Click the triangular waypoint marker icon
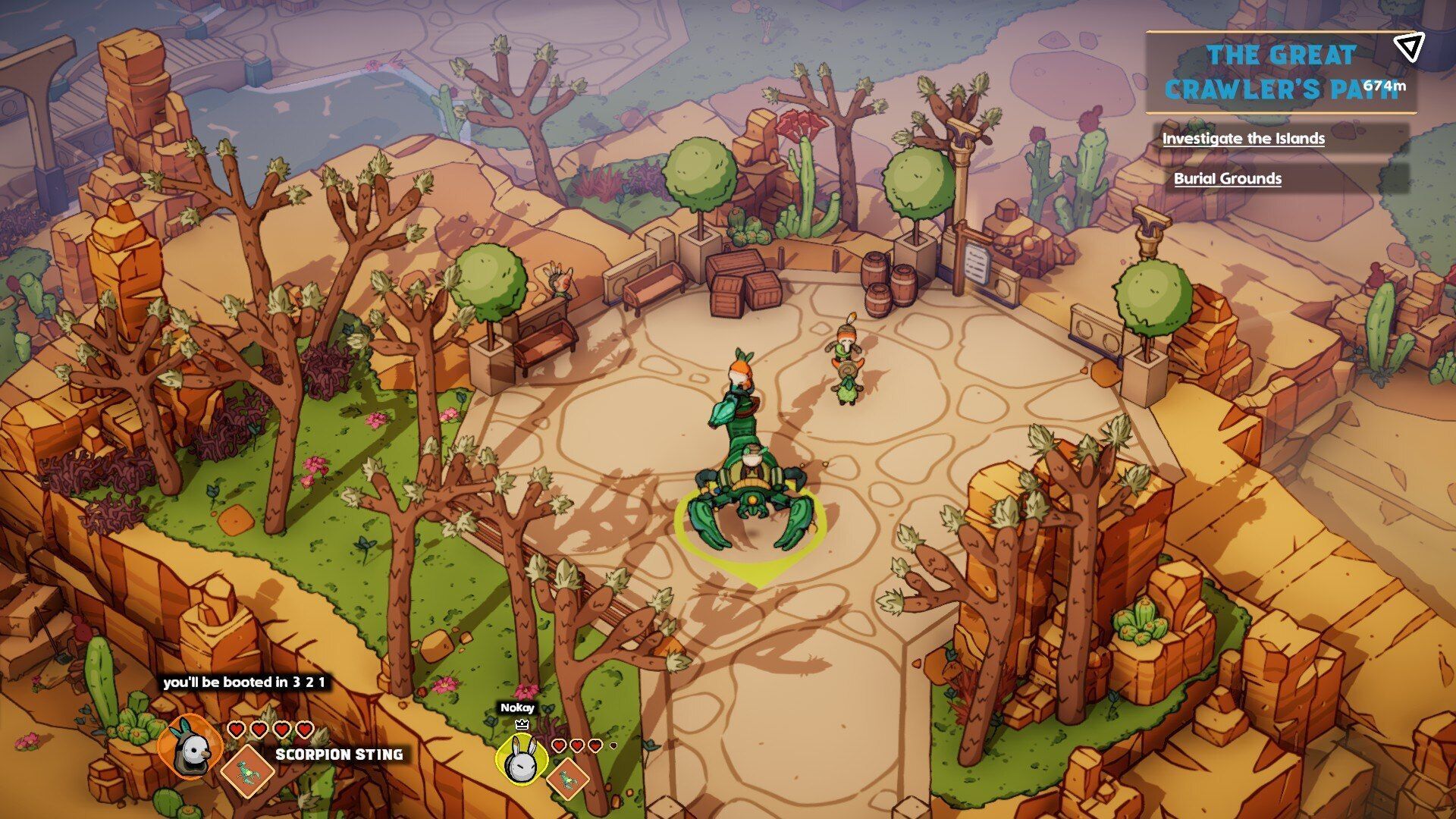This screenshot has width=1456, height=819. pos(1409,47)
